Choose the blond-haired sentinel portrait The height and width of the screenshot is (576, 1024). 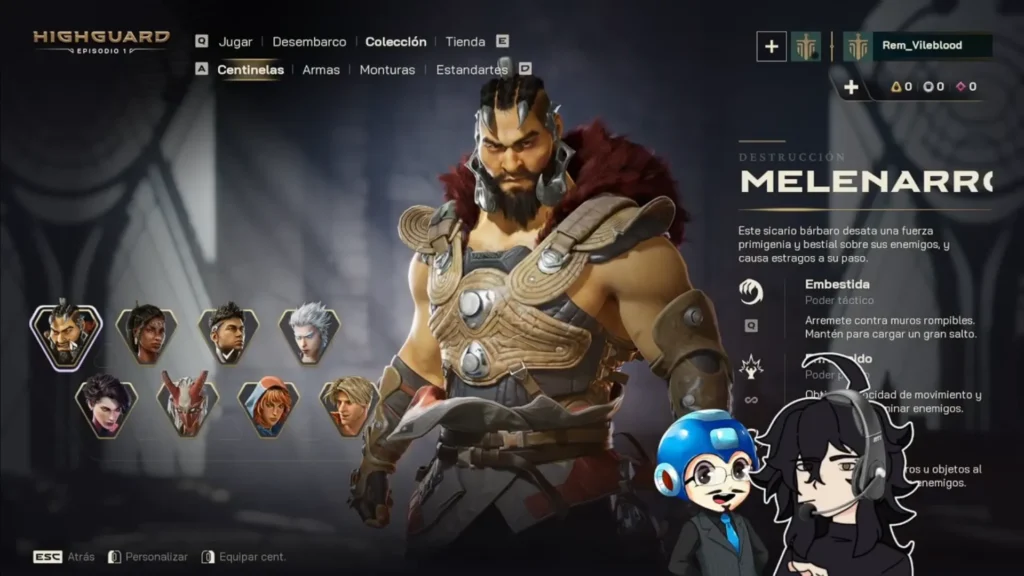click(x=349, y=405)
